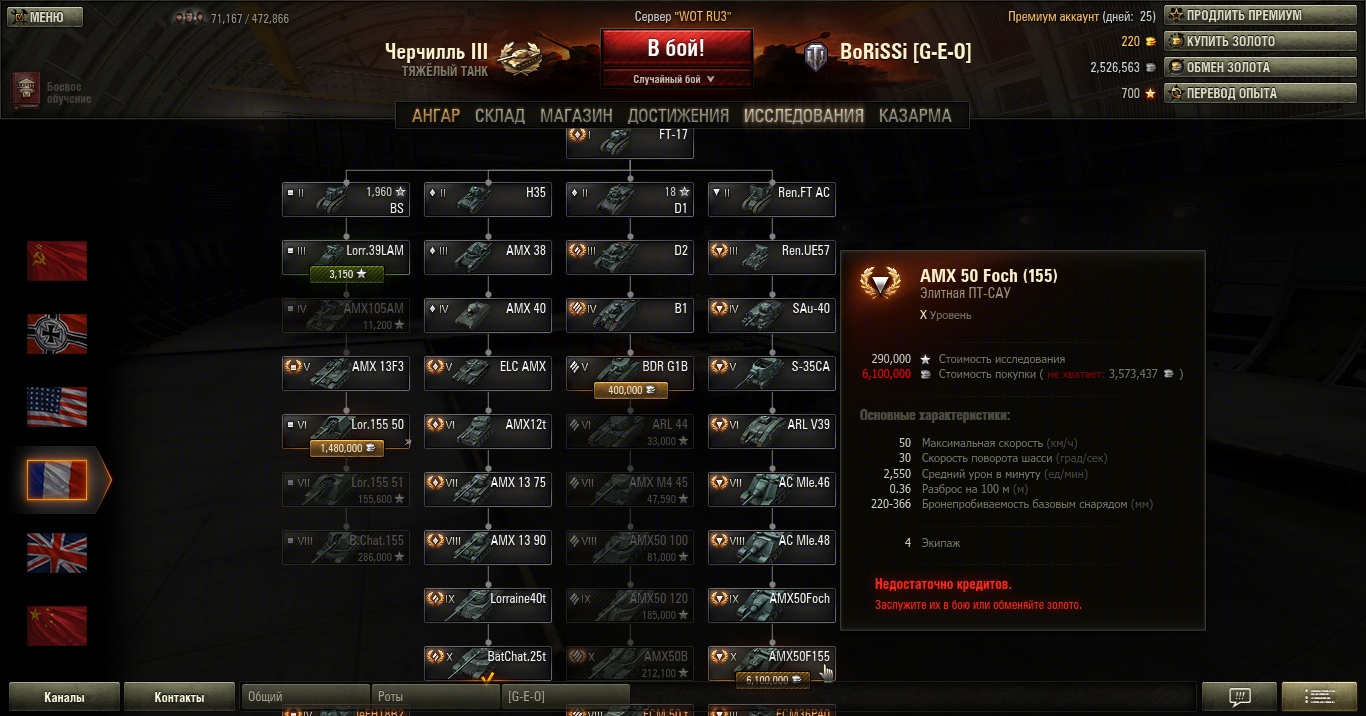The image size is (1366, 716).
Task: Start battle with В бой! button
Action: [676, 48]
